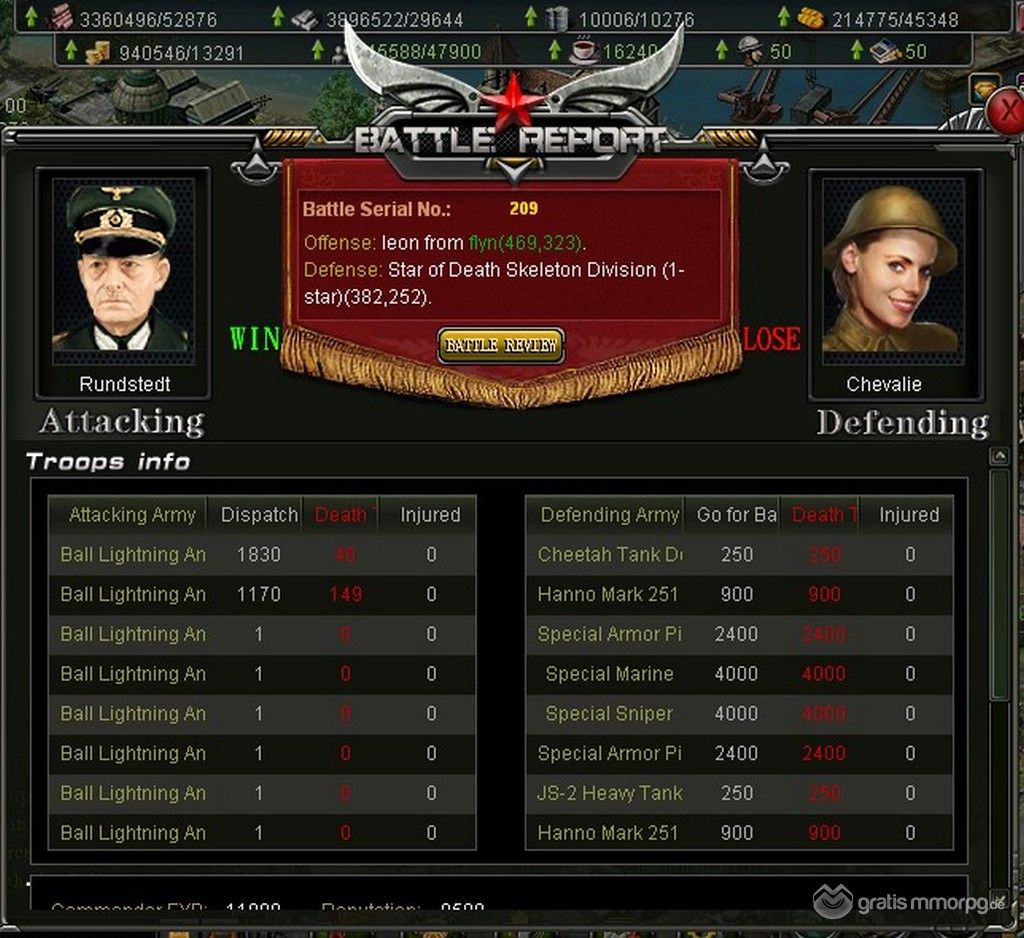Select defending commander Chevalie's portrait
This screenshot has height=938, width=1024.
[896, 268]
